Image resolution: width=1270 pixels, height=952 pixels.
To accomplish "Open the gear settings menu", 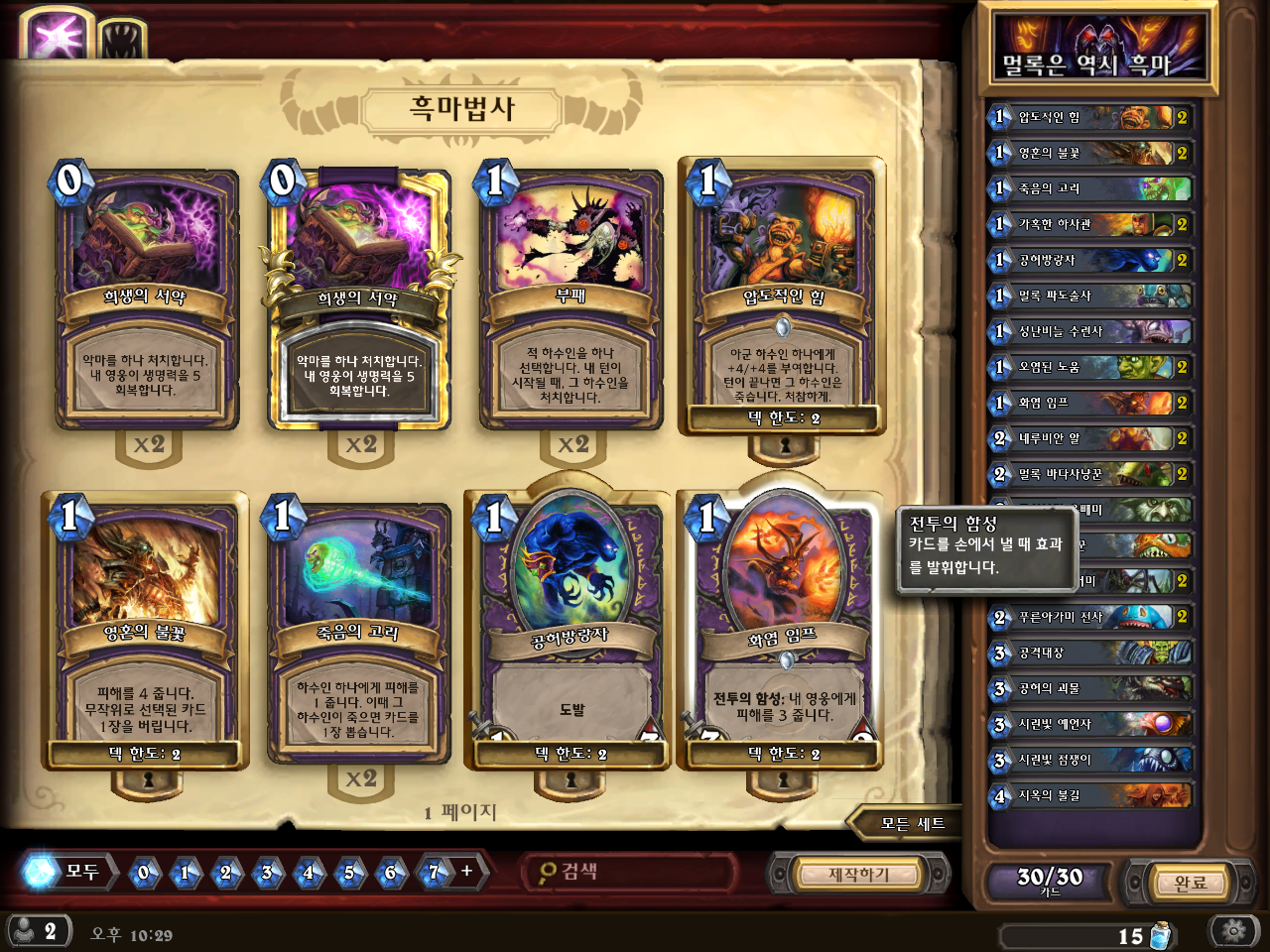I will tap(1233, 931).
